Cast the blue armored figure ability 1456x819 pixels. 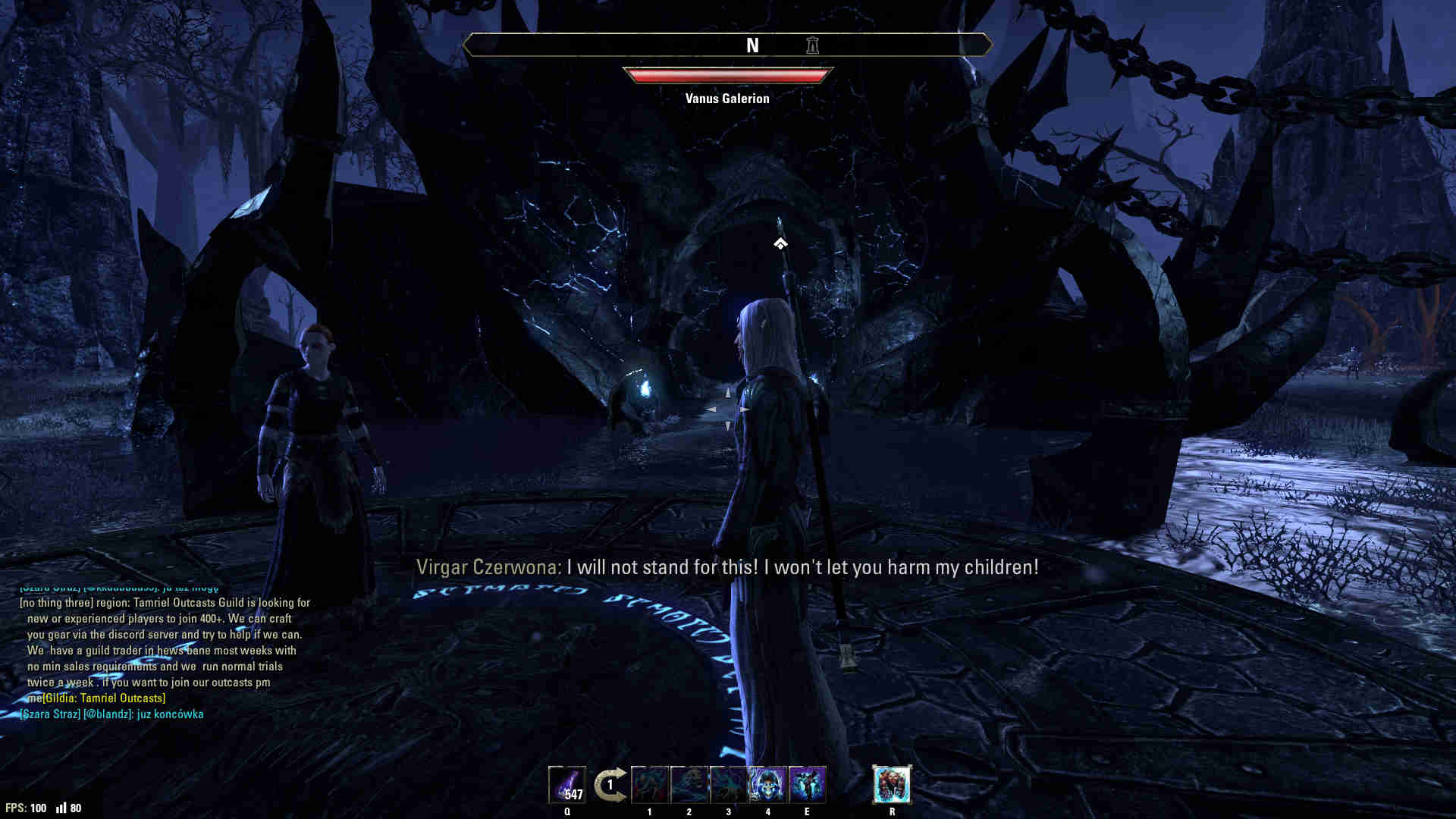[807, 785]
